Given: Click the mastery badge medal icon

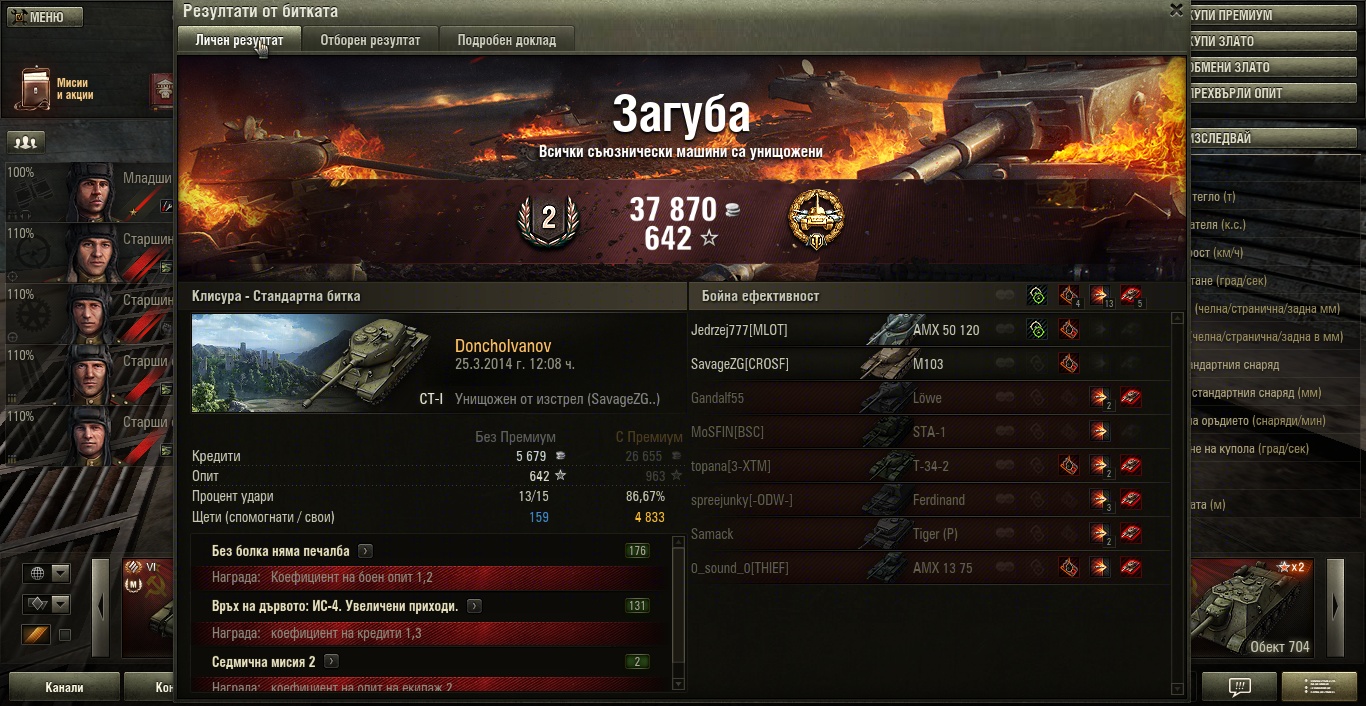Looking at the screenshot, I should 815,220.
